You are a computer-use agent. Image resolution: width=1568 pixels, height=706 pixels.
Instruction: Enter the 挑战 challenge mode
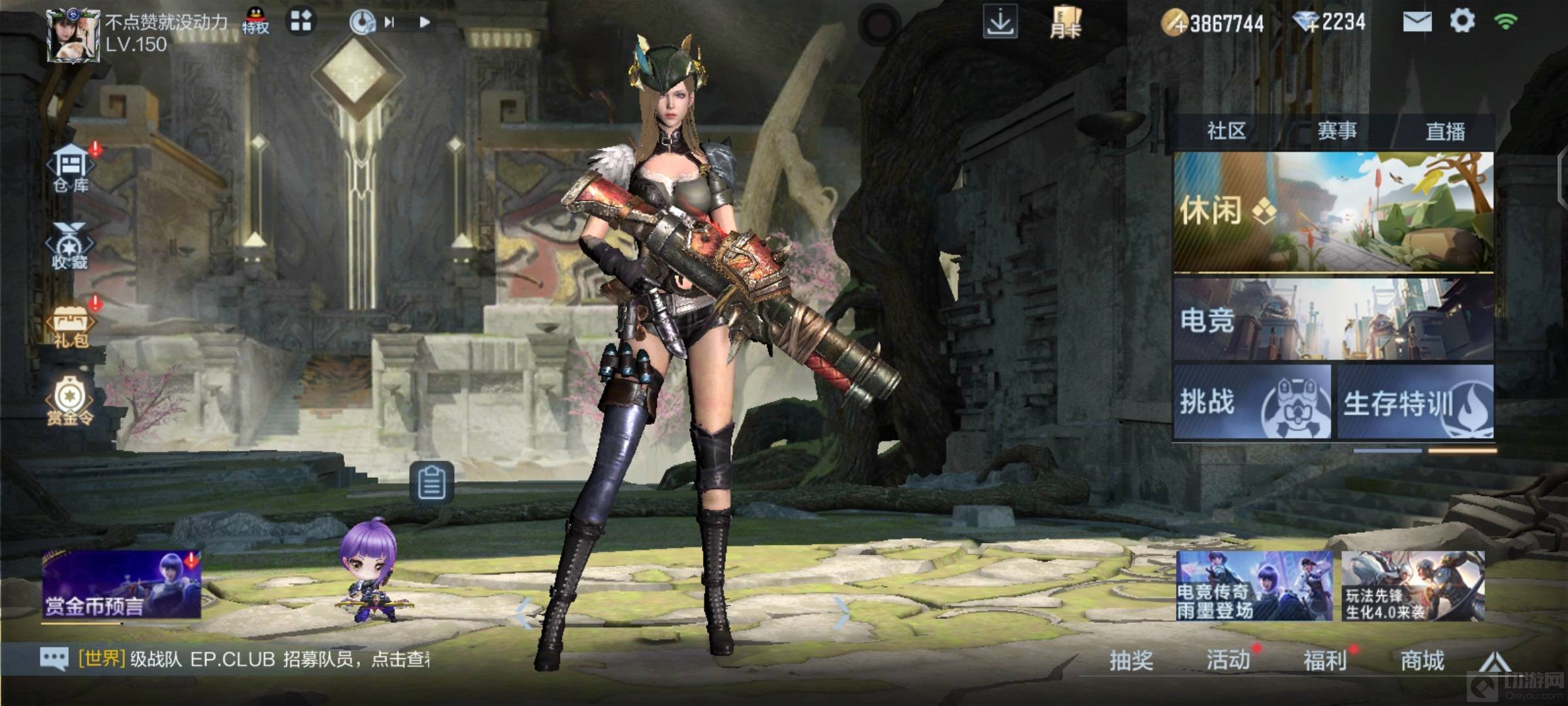click(x=1252, y=401)
